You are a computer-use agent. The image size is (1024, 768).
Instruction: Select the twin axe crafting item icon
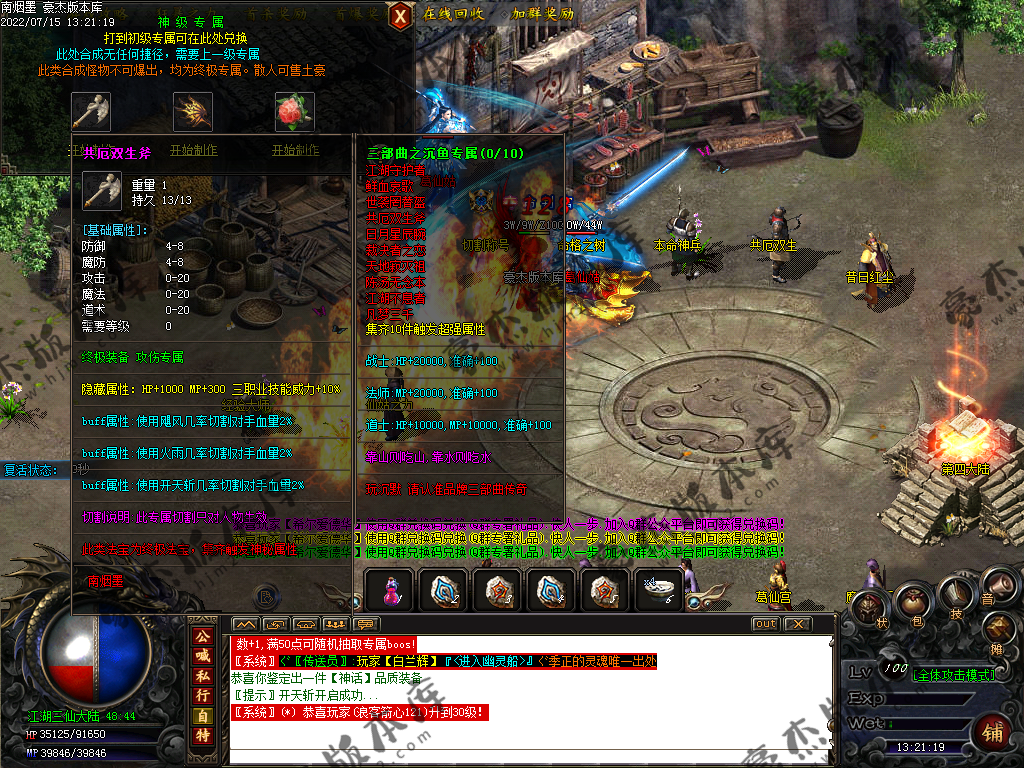91,111
